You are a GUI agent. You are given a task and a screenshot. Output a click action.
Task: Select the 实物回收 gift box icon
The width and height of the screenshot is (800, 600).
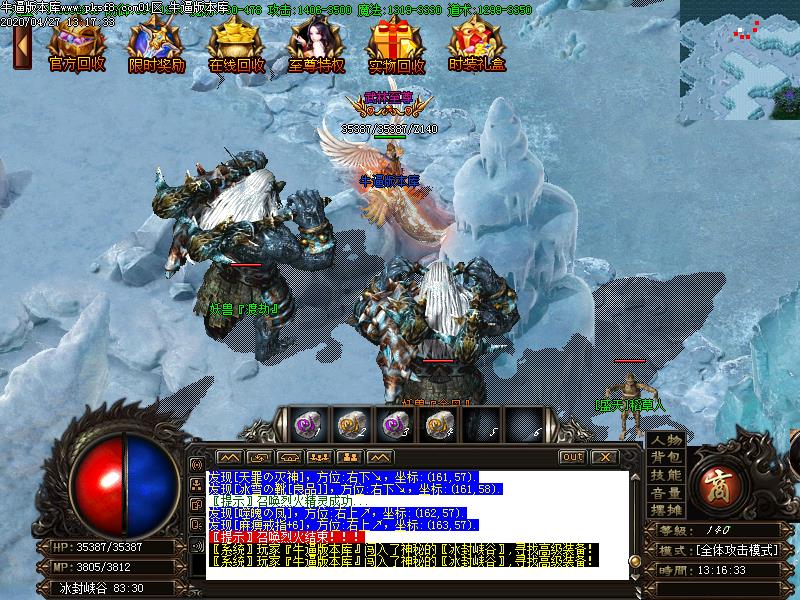click(x=396, y=44)
